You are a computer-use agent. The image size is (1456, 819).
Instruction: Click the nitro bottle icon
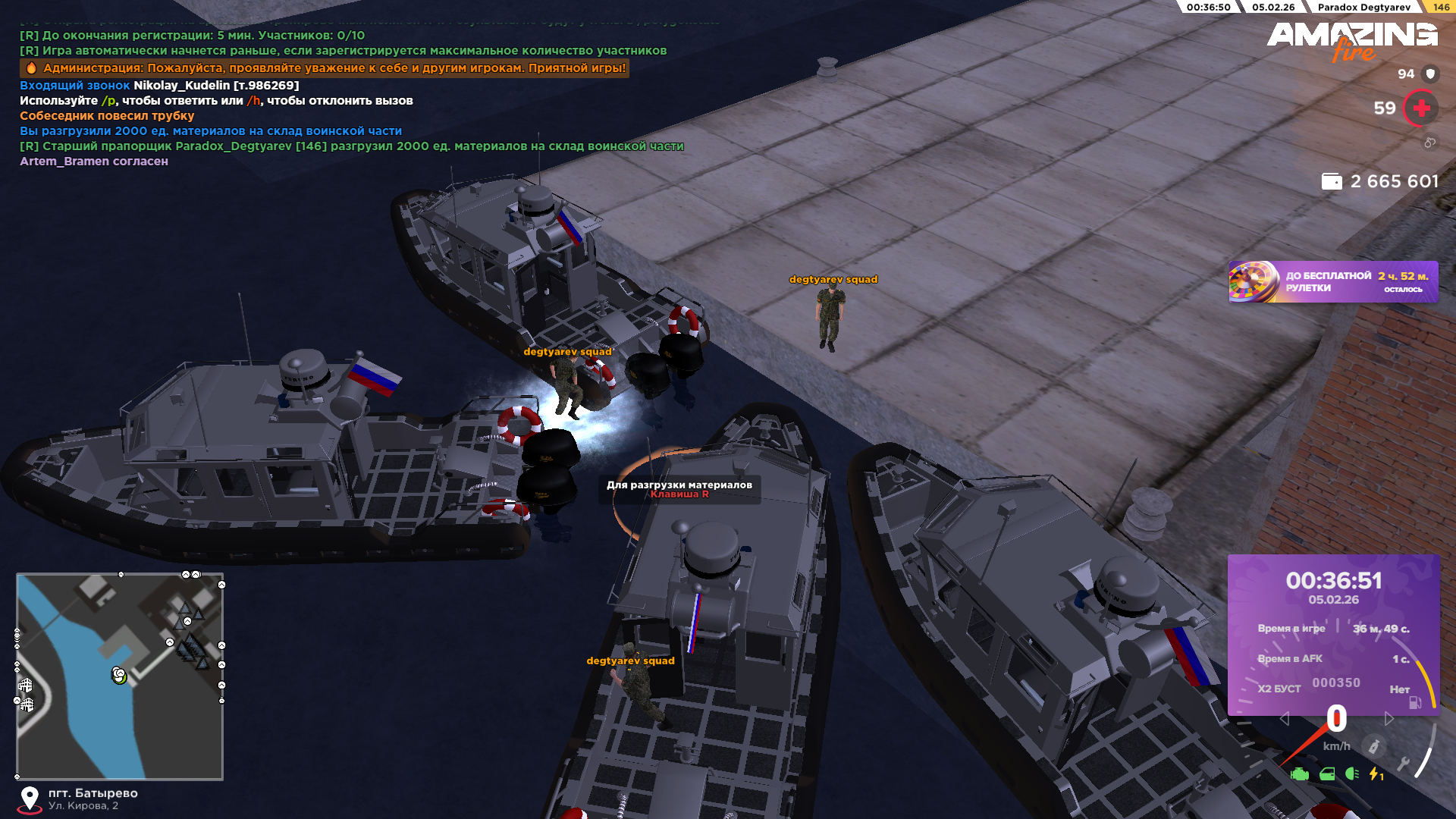[1373, 746]
